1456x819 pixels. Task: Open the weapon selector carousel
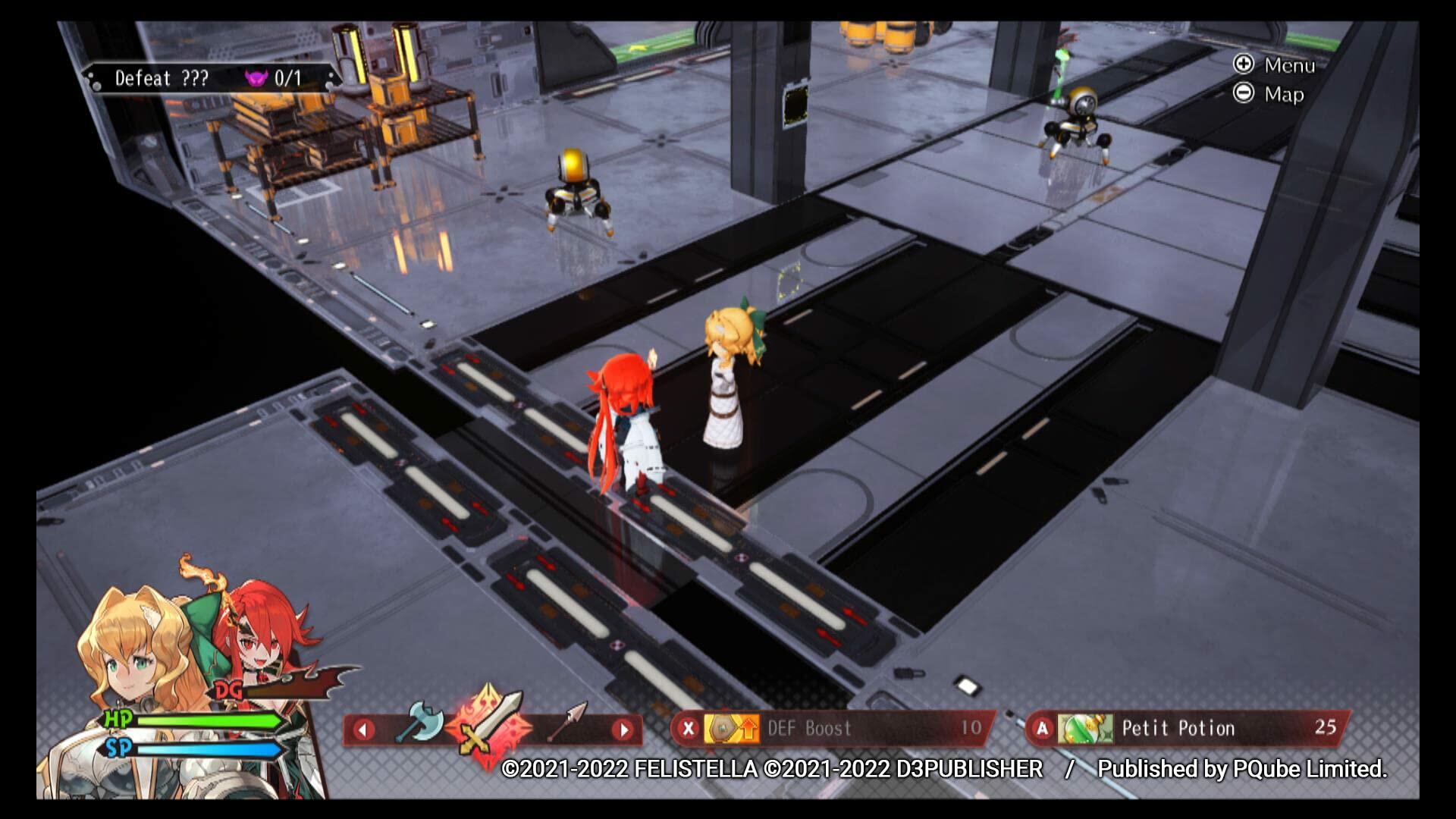point(493,730)
